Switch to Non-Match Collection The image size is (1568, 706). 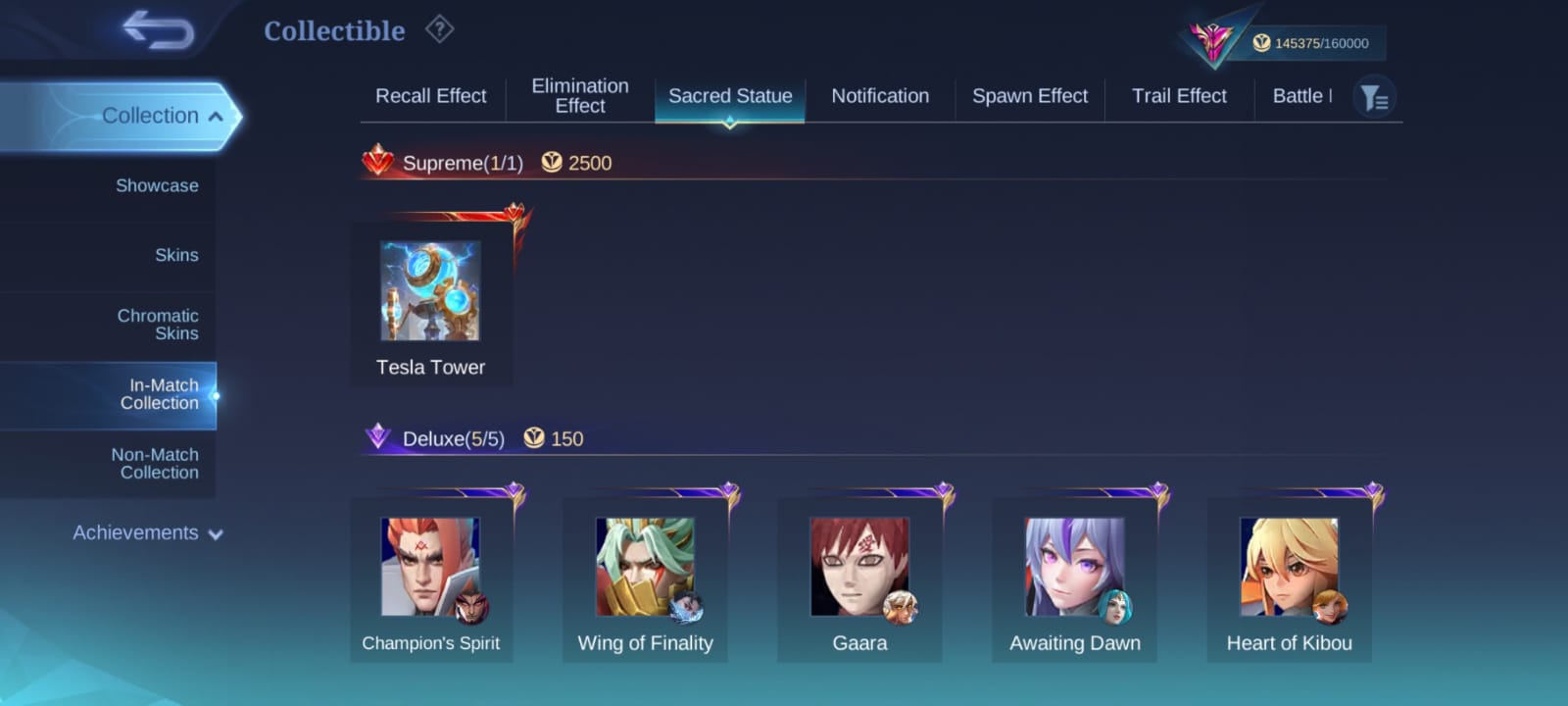[155, 464]
